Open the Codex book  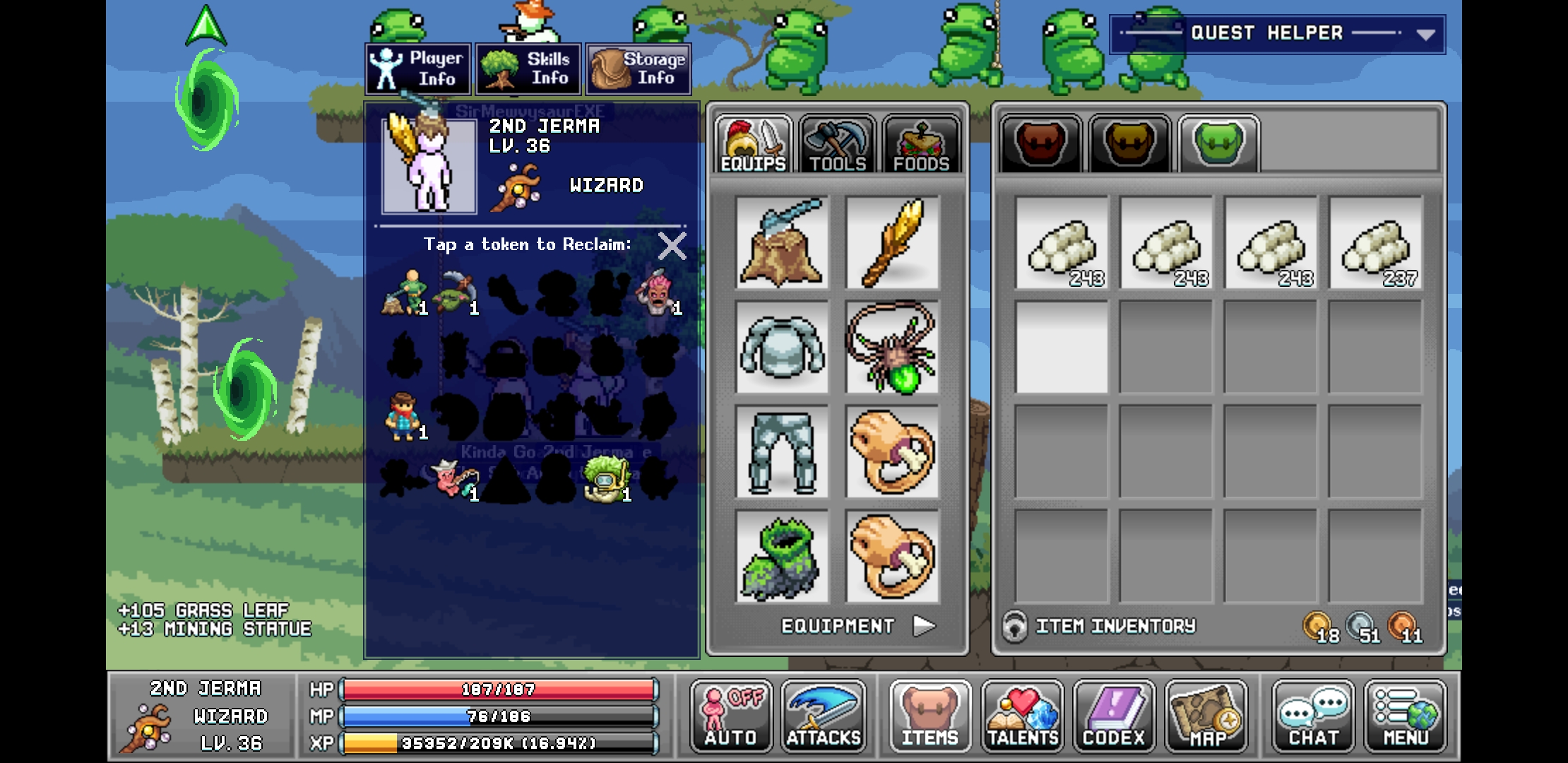click(x=1113, y=717)
